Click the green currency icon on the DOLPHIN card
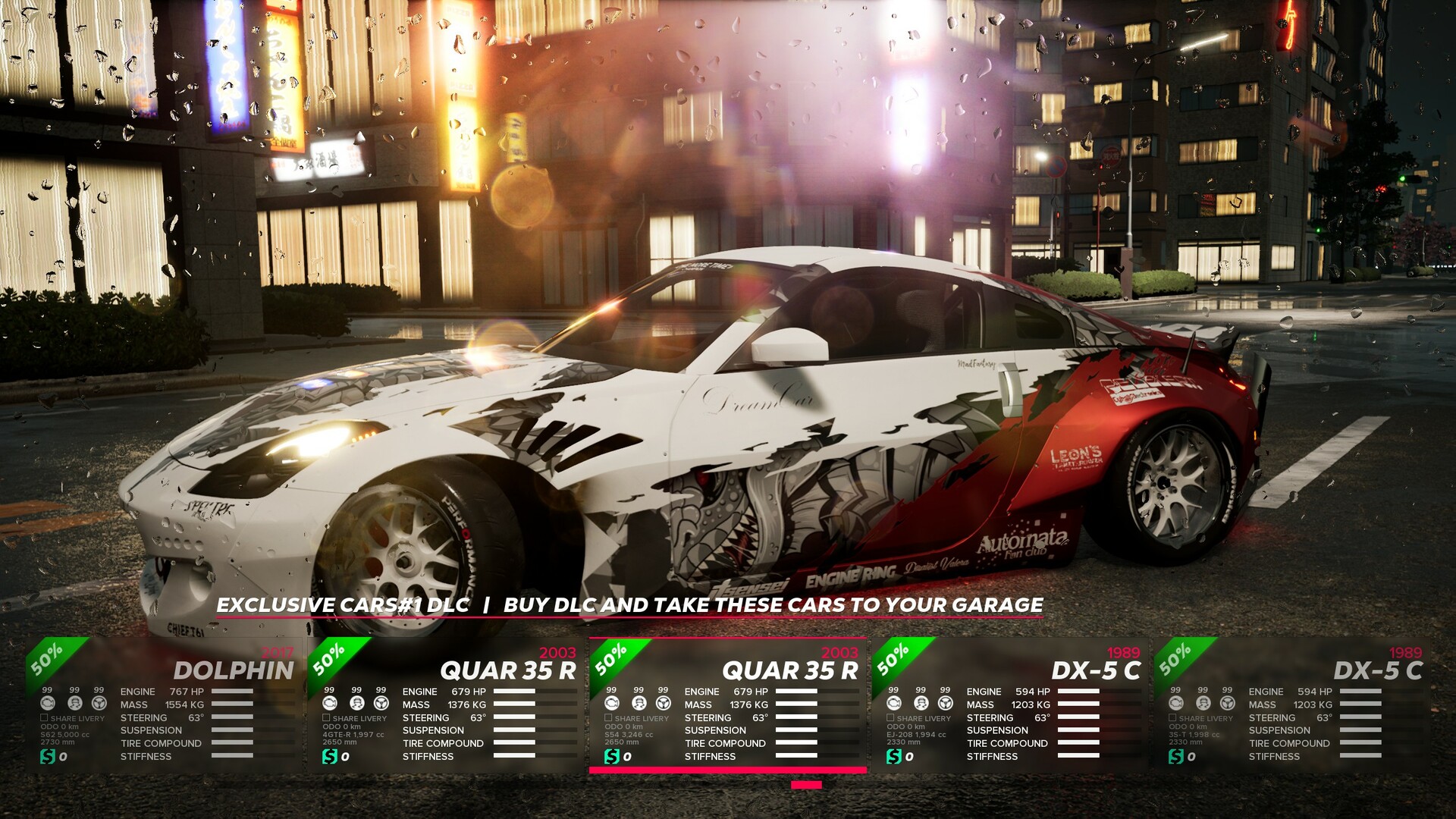The width and height of the screenshot is (1456, 819). point(48,755)
